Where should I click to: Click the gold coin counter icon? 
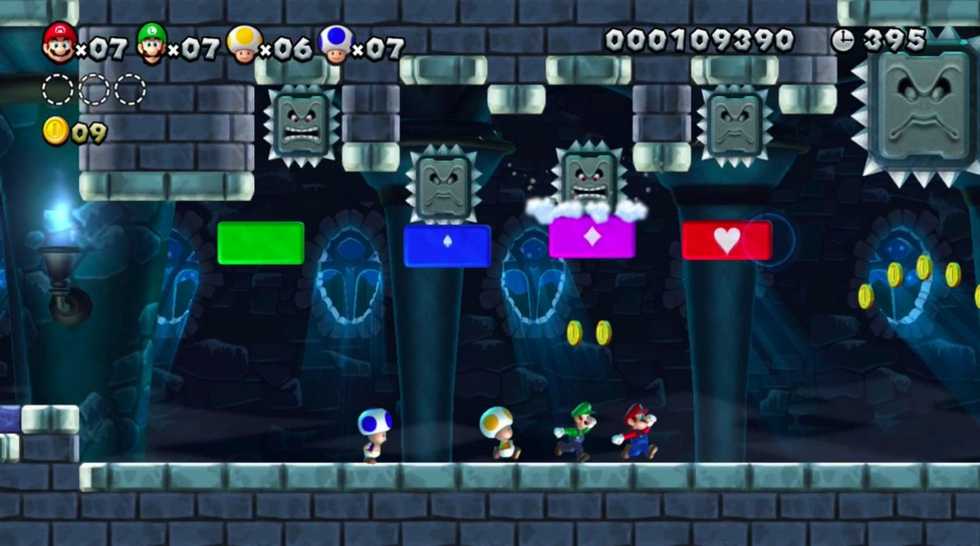[56, 131]
